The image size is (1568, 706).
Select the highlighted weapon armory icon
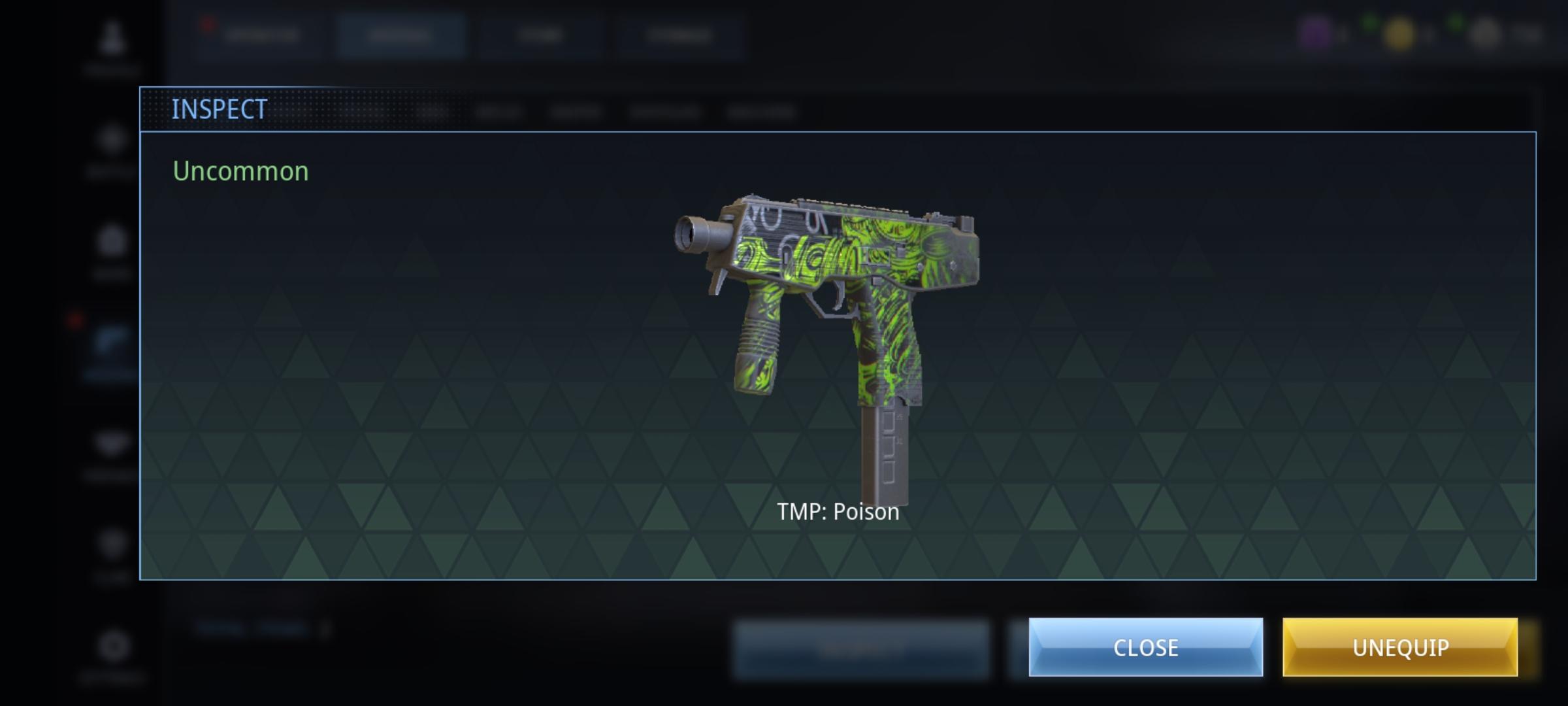[x=112, y=340]
